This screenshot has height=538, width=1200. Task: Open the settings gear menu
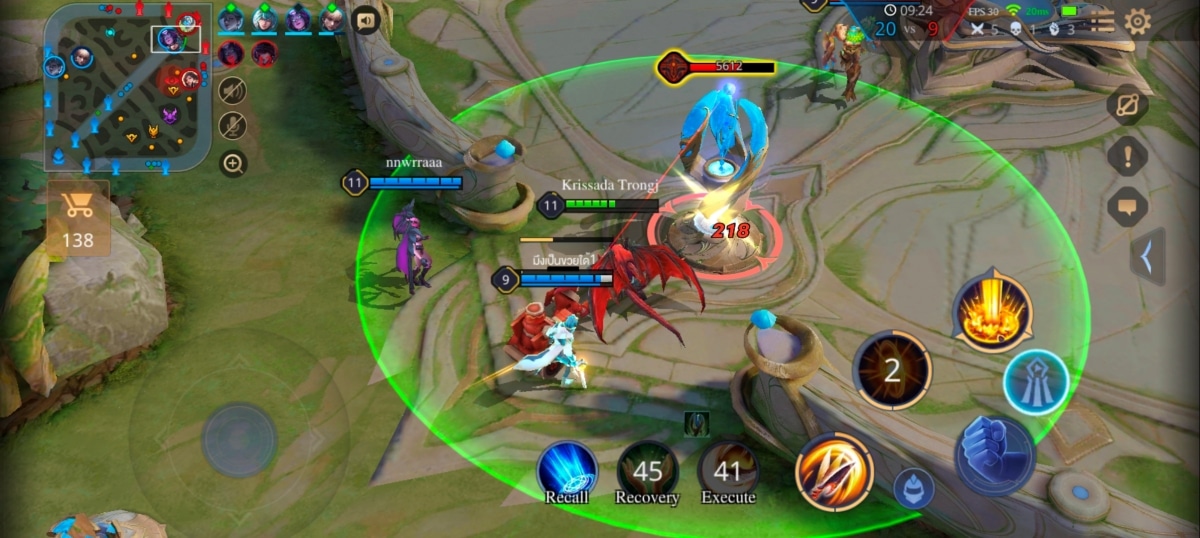pos(1137,22)
